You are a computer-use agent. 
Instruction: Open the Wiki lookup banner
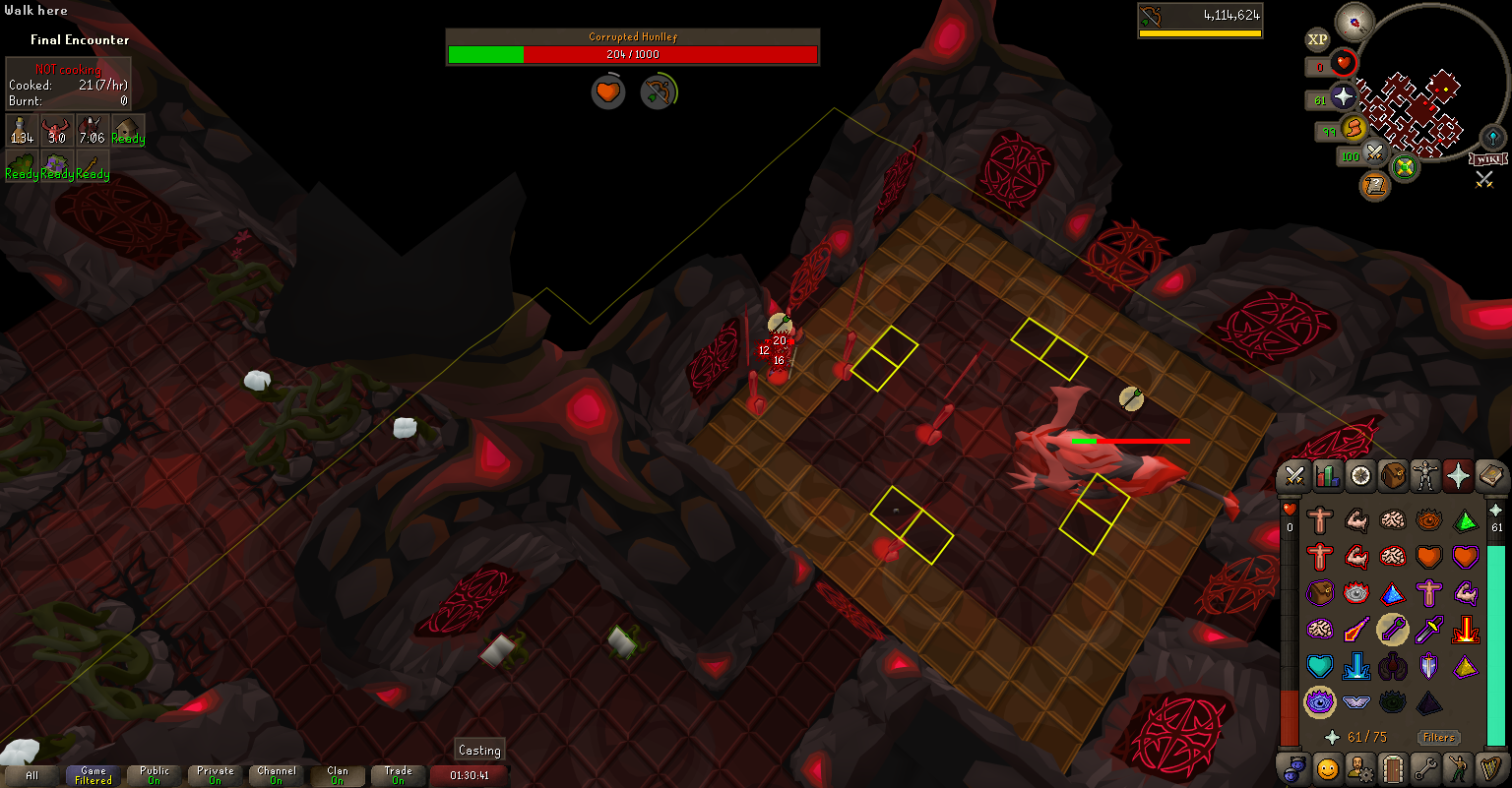coord(1487,159)
